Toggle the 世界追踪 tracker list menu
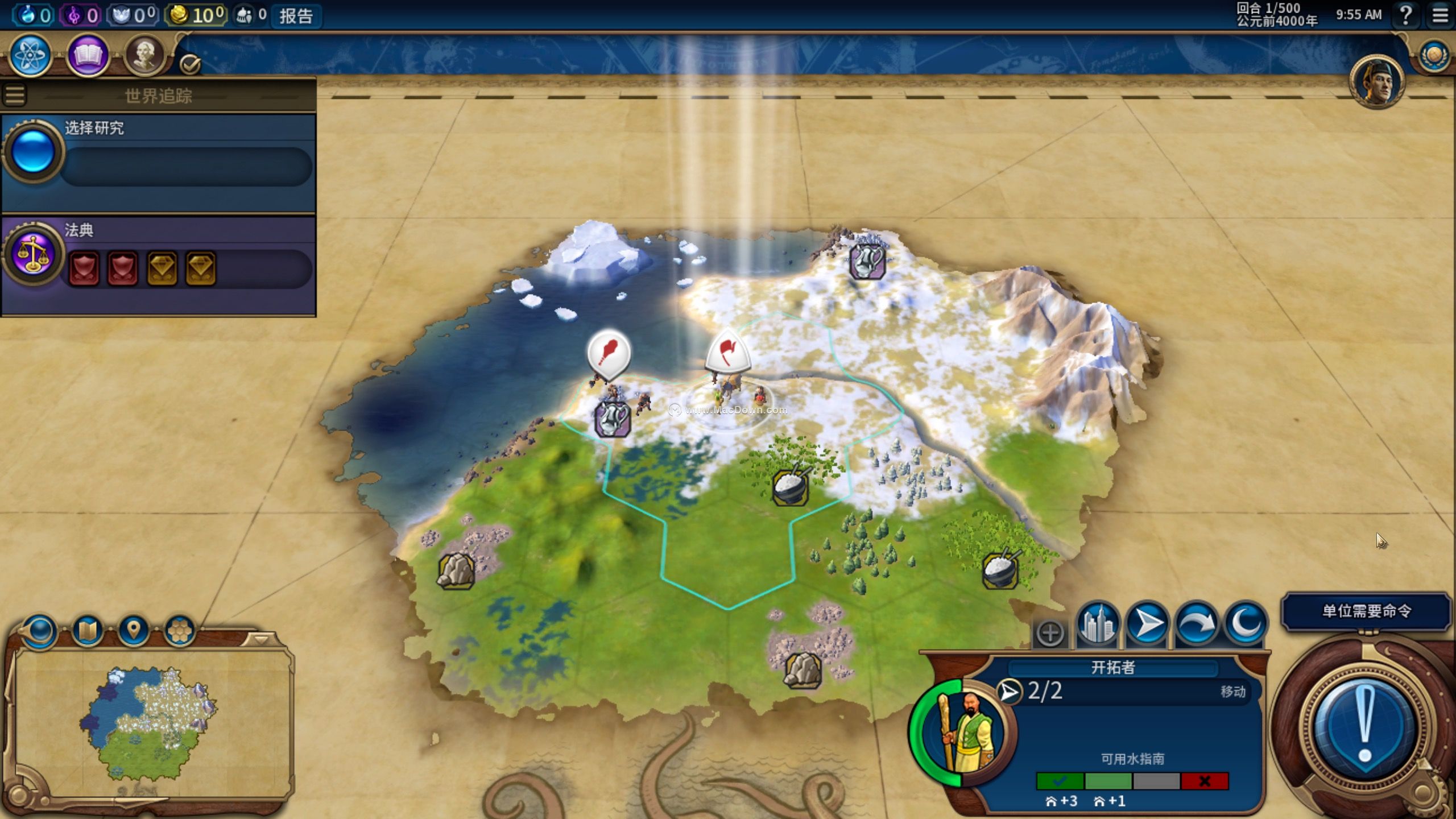Viewport: 1456px width, 819px height. [x=15, y=96]
